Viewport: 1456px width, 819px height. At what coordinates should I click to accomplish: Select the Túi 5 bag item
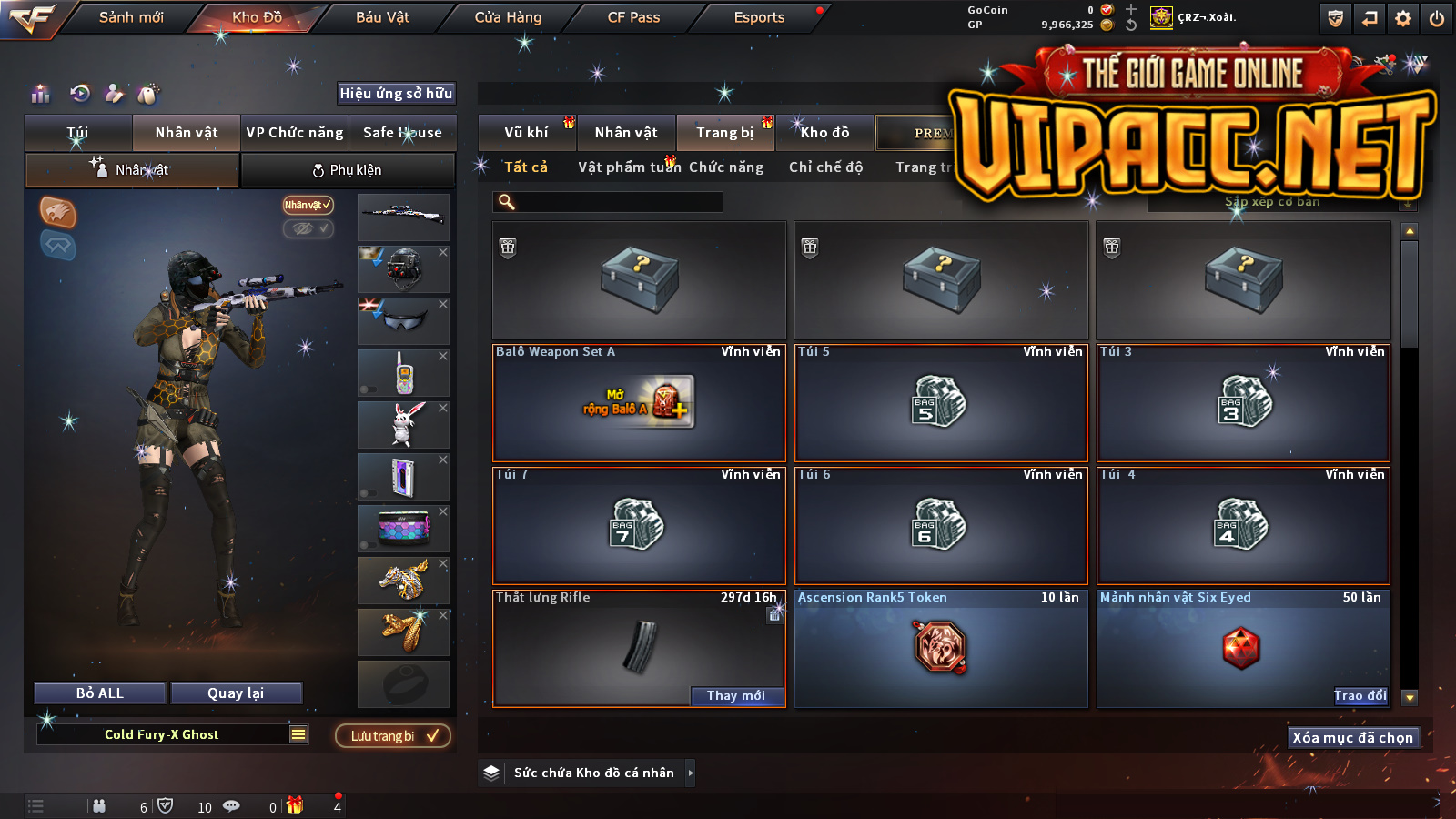(x=941, y=402)
